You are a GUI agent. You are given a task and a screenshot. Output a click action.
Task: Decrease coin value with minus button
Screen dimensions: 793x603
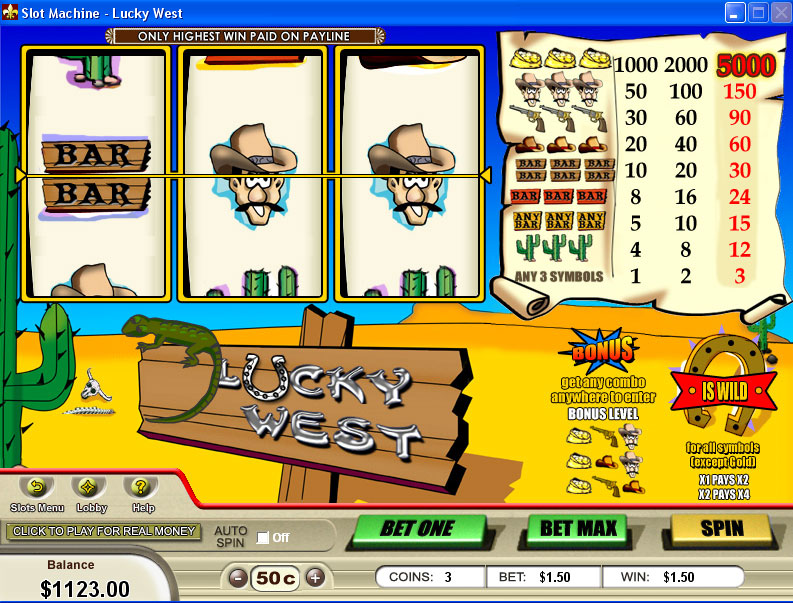pyautogui.click(x=238, y=577)
